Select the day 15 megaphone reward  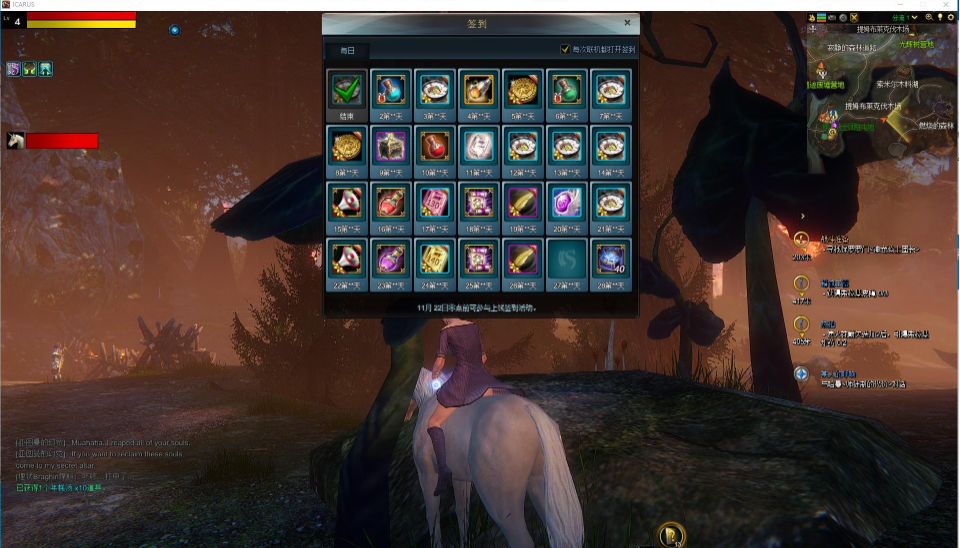click(x=347, y=202)
